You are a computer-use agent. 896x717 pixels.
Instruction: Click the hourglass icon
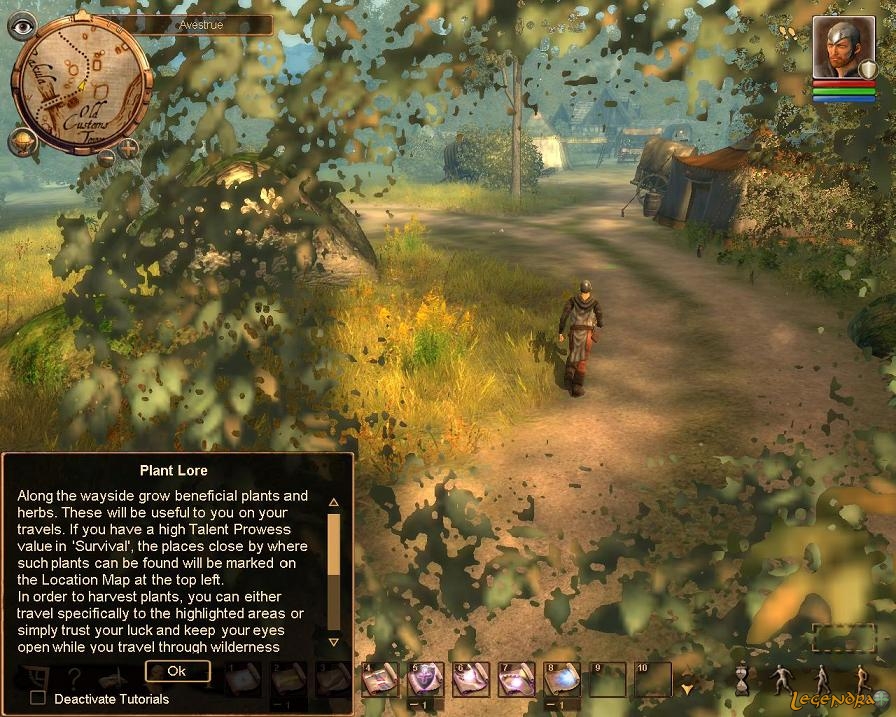pos(742,680)
